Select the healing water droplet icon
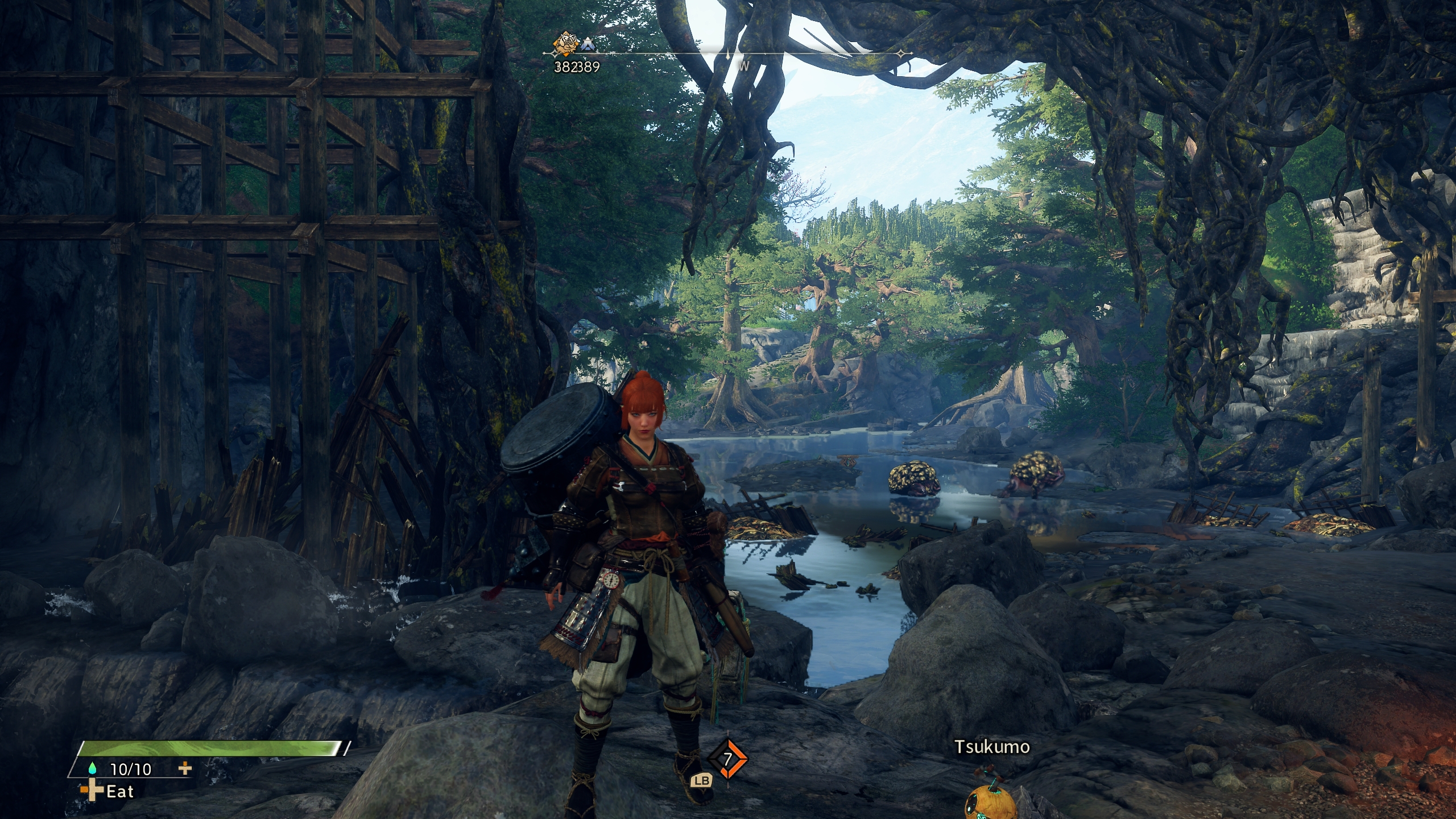Image resolution: width=1456 pixels, height=819 pixels. [x=93, y=768]
